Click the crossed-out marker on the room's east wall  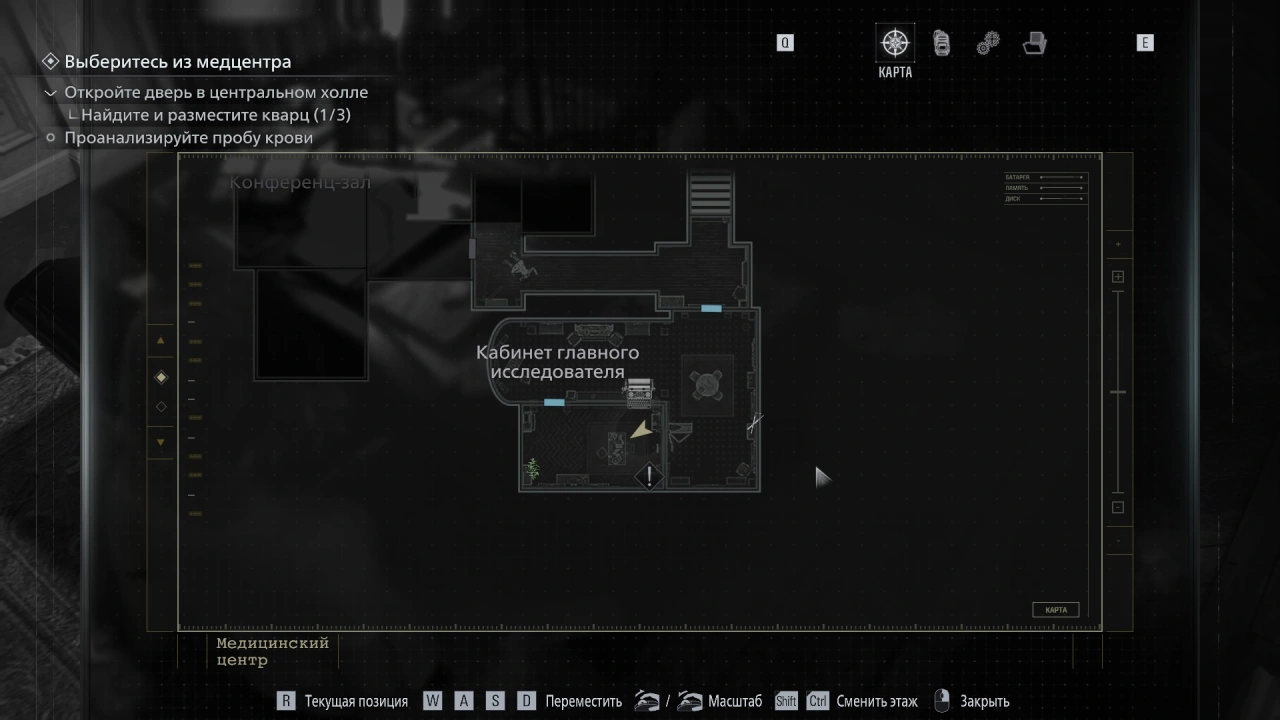[x=754, y=424]
